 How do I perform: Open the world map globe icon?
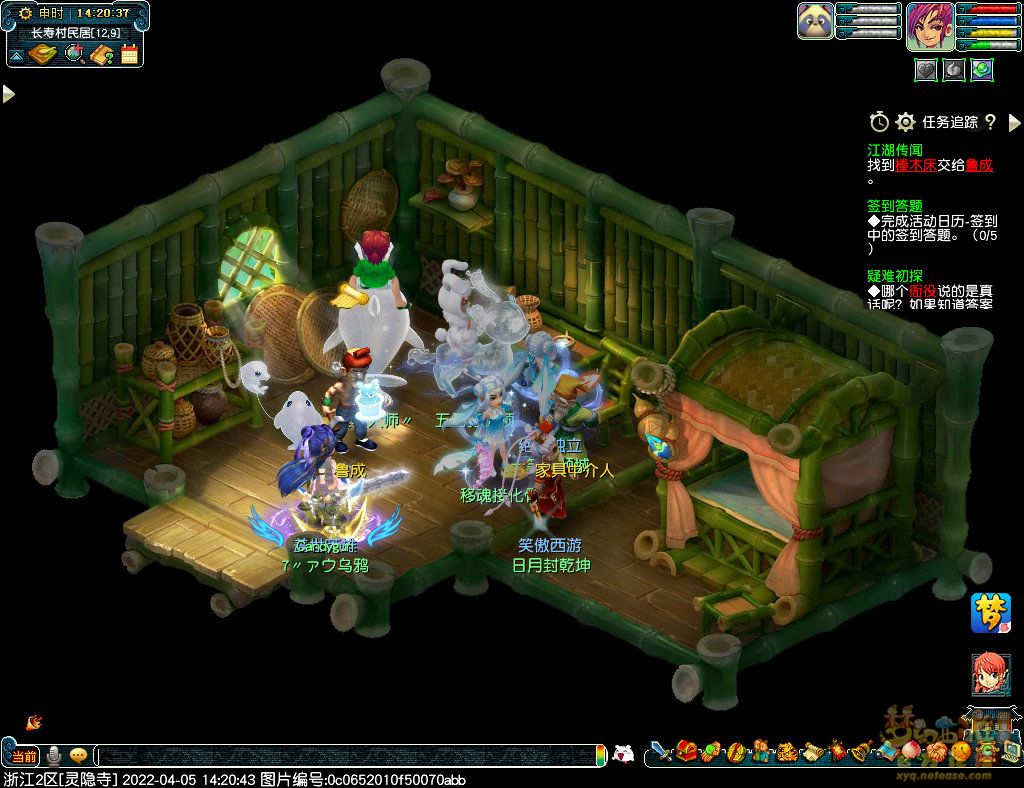[x=74, y=55]
